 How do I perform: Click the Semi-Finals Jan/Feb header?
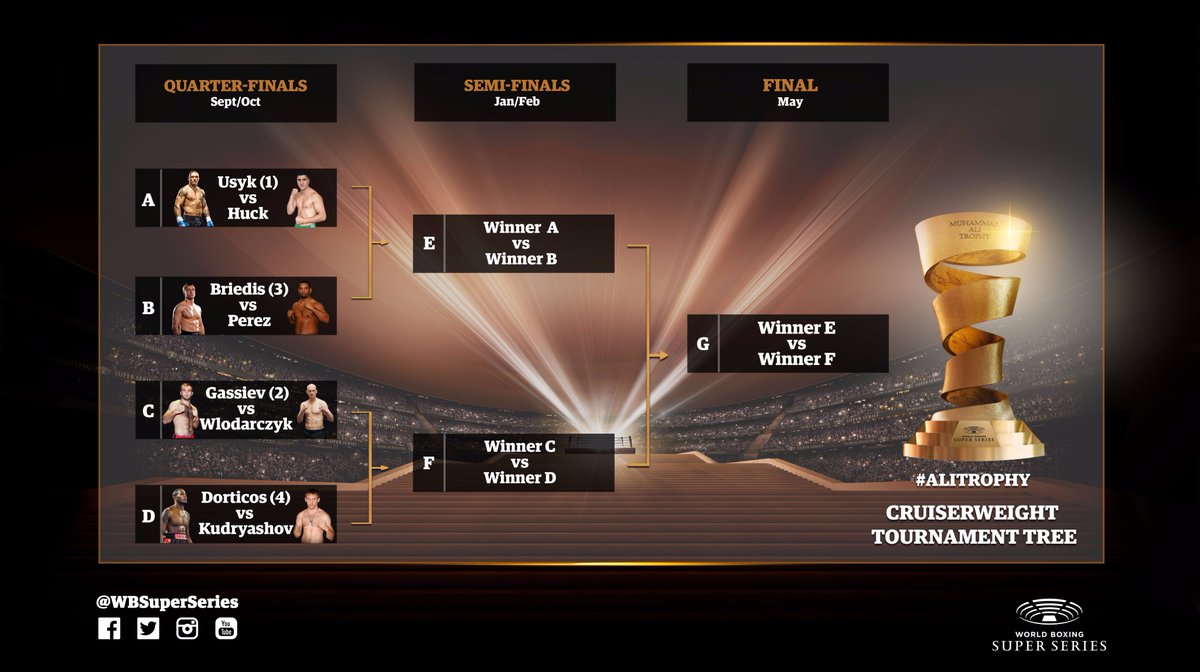pyautogui.click(x=514, y=93)
